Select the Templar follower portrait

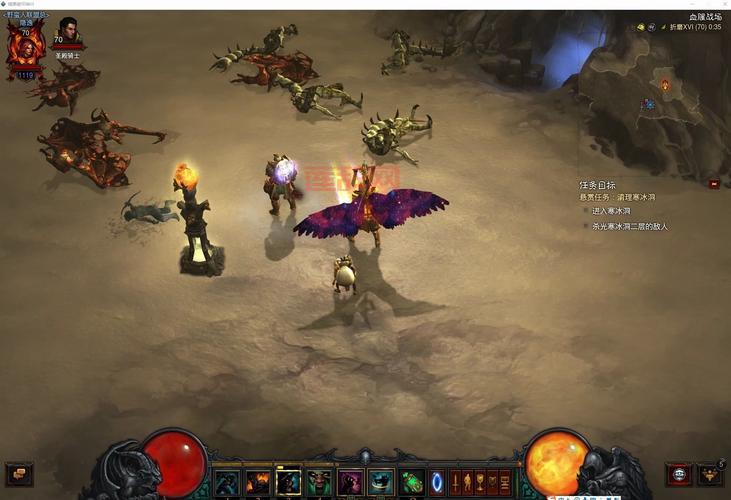coord(68,33)
